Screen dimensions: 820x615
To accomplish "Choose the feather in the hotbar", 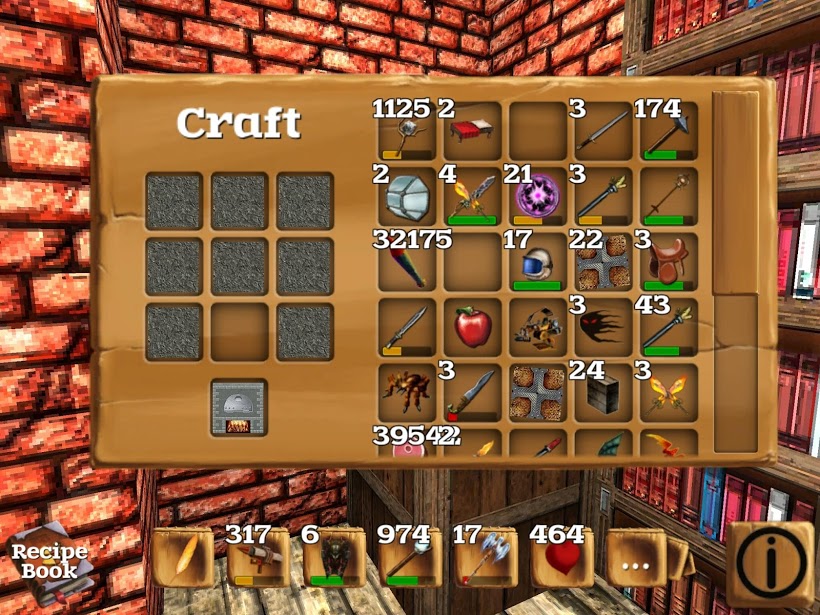I will click(x=182, y=560).
